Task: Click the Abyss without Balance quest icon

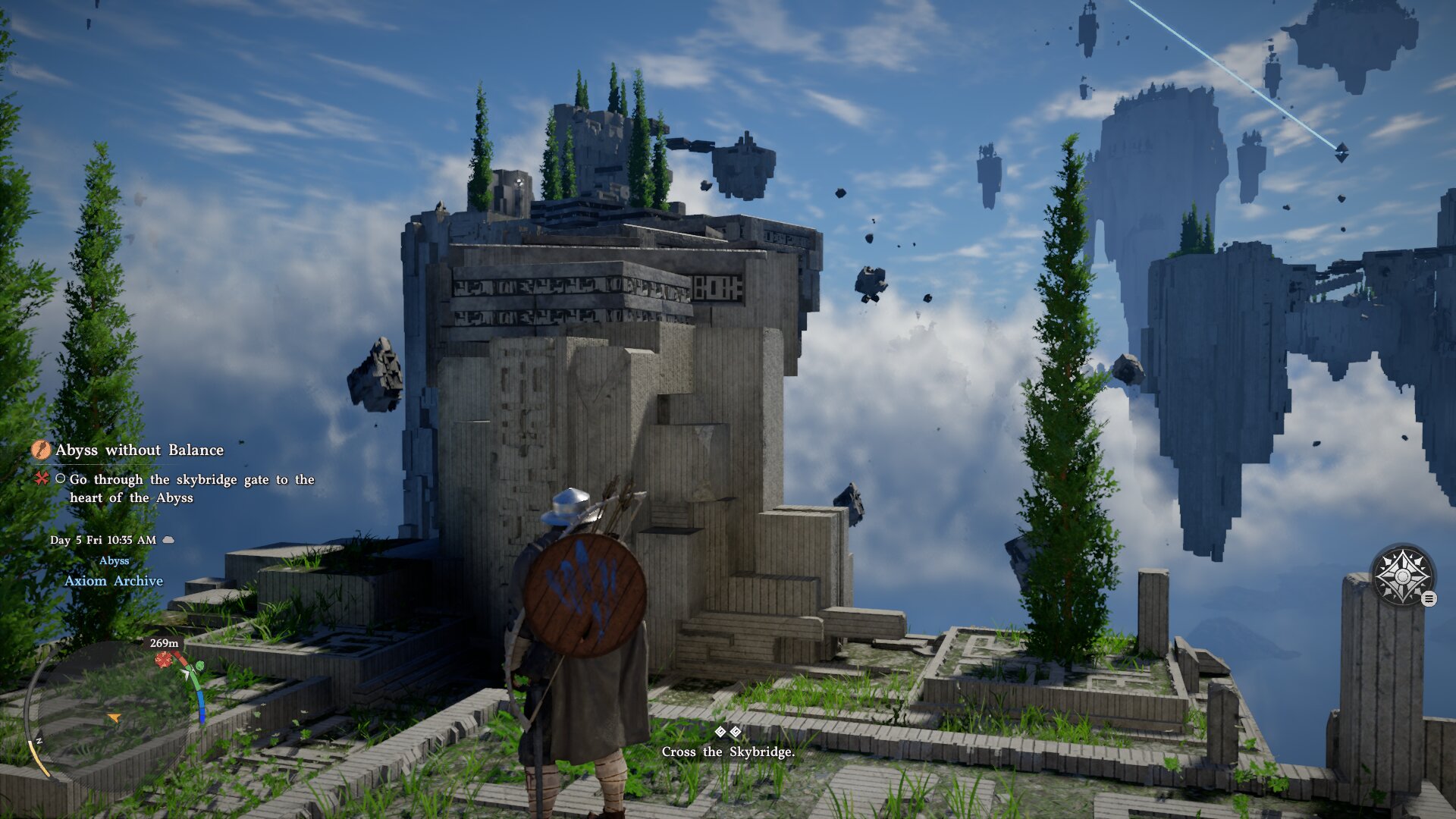Action: (40, 450)
